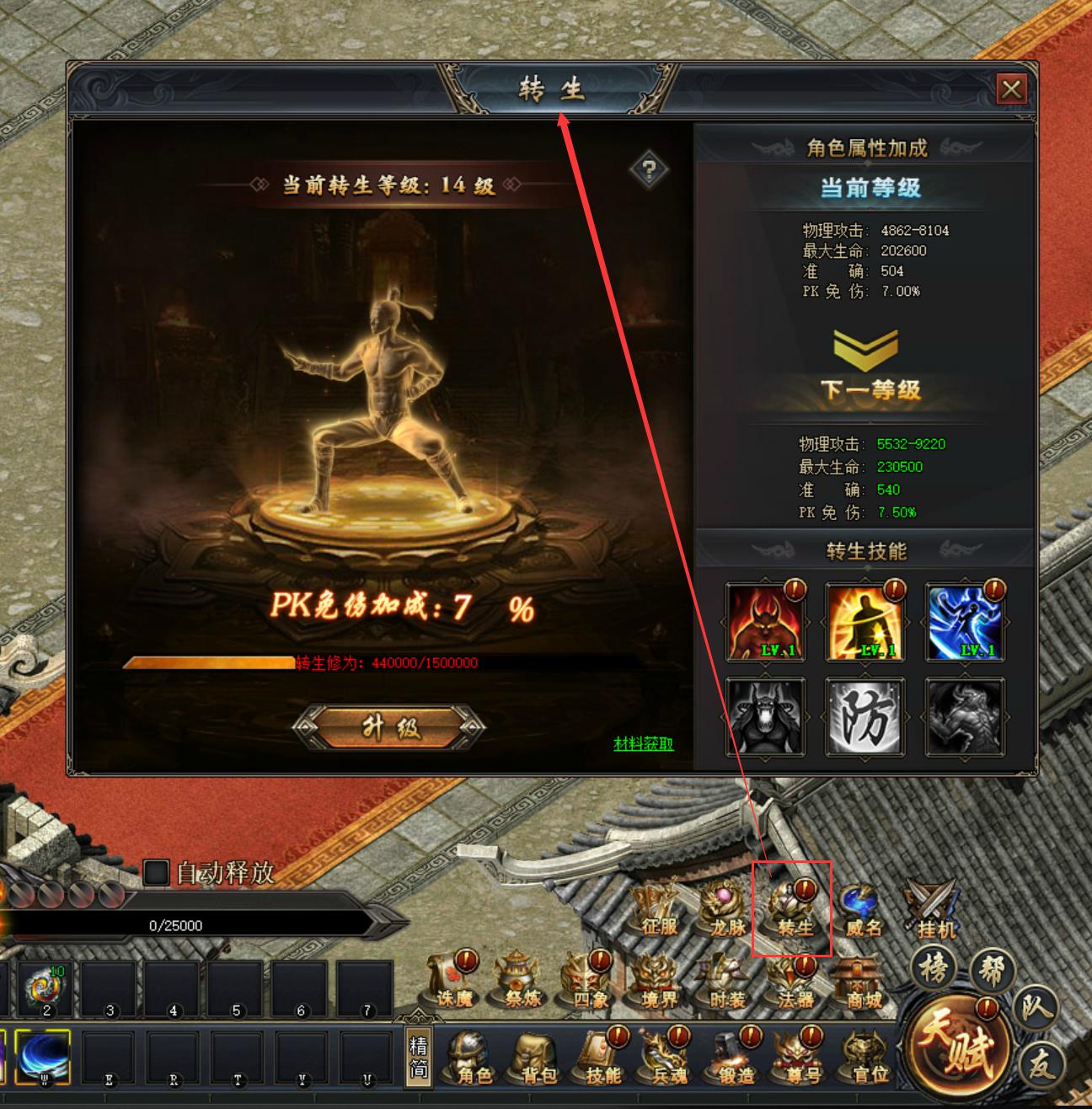
Task: Click the yellow double-chevron next level indicator
Action: [868, 350]
